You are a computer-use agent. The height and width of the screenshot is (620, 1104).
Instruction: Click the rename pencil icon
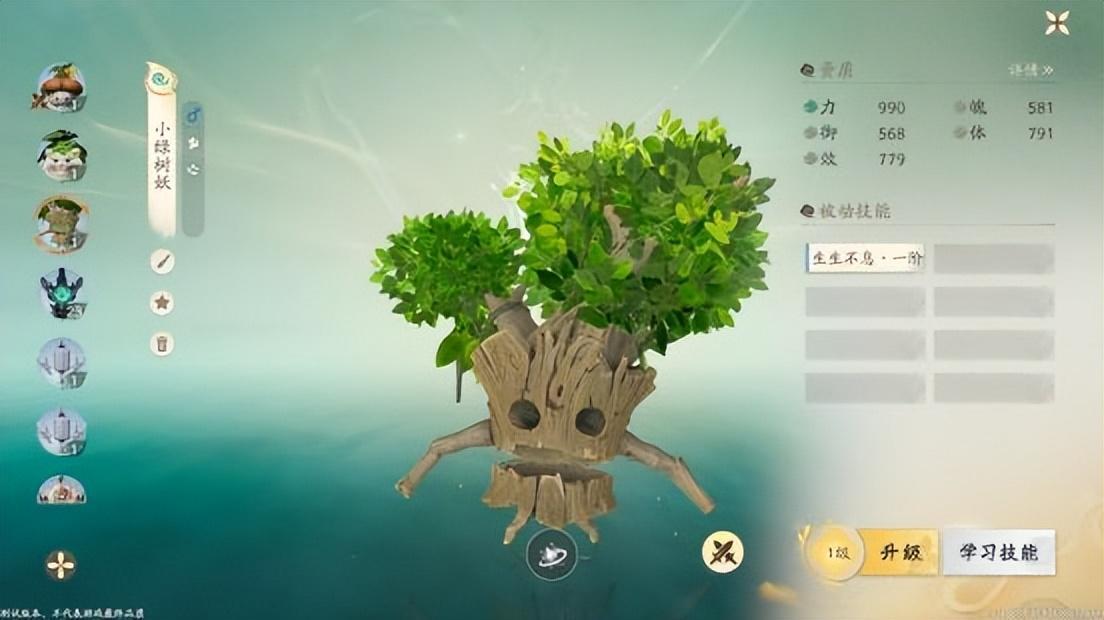pos(162,262)
